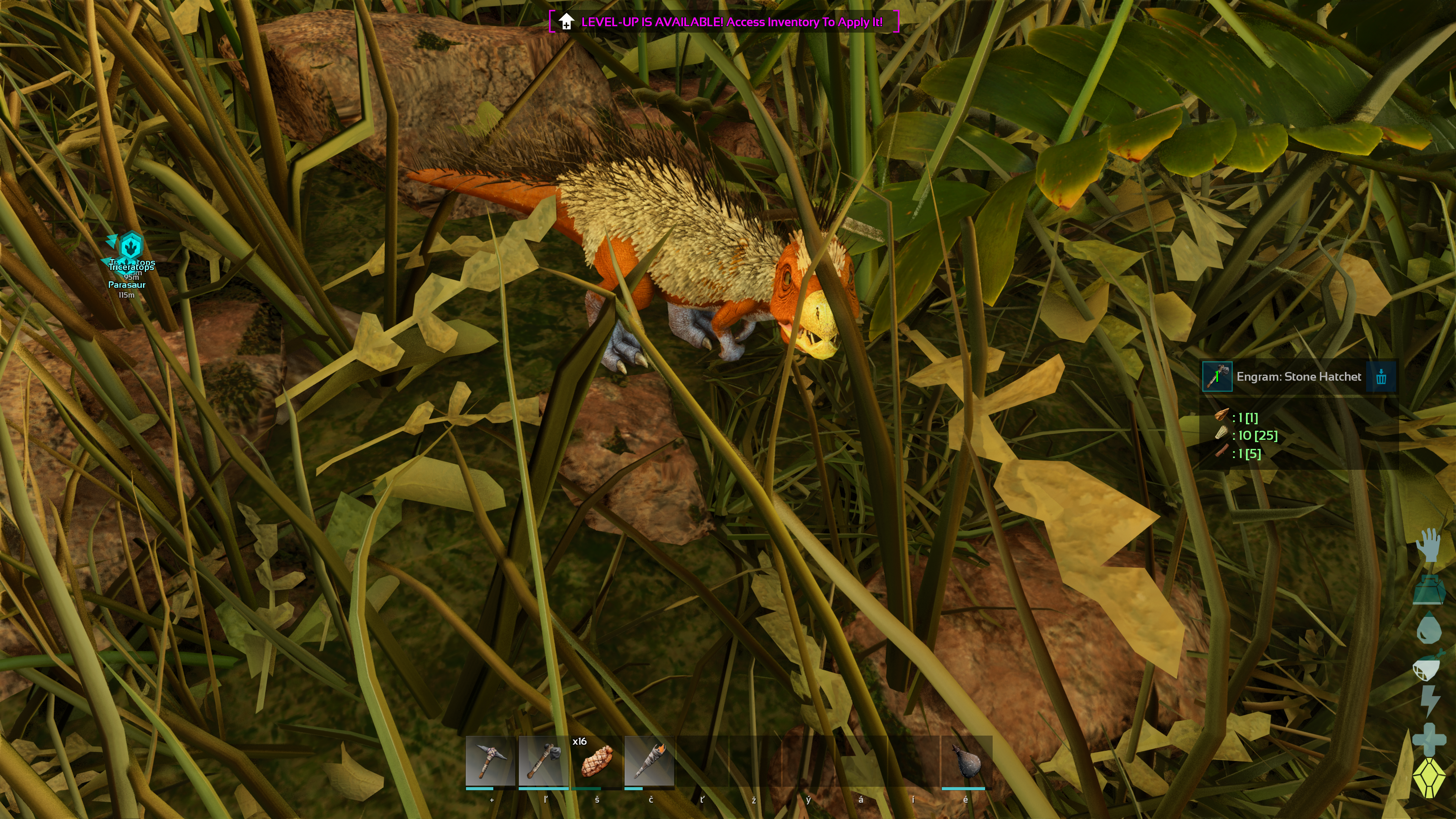Use the waterskin in the last hotbar slot
The height and width of the screenshot is (819, 1456).
(966, 761)
